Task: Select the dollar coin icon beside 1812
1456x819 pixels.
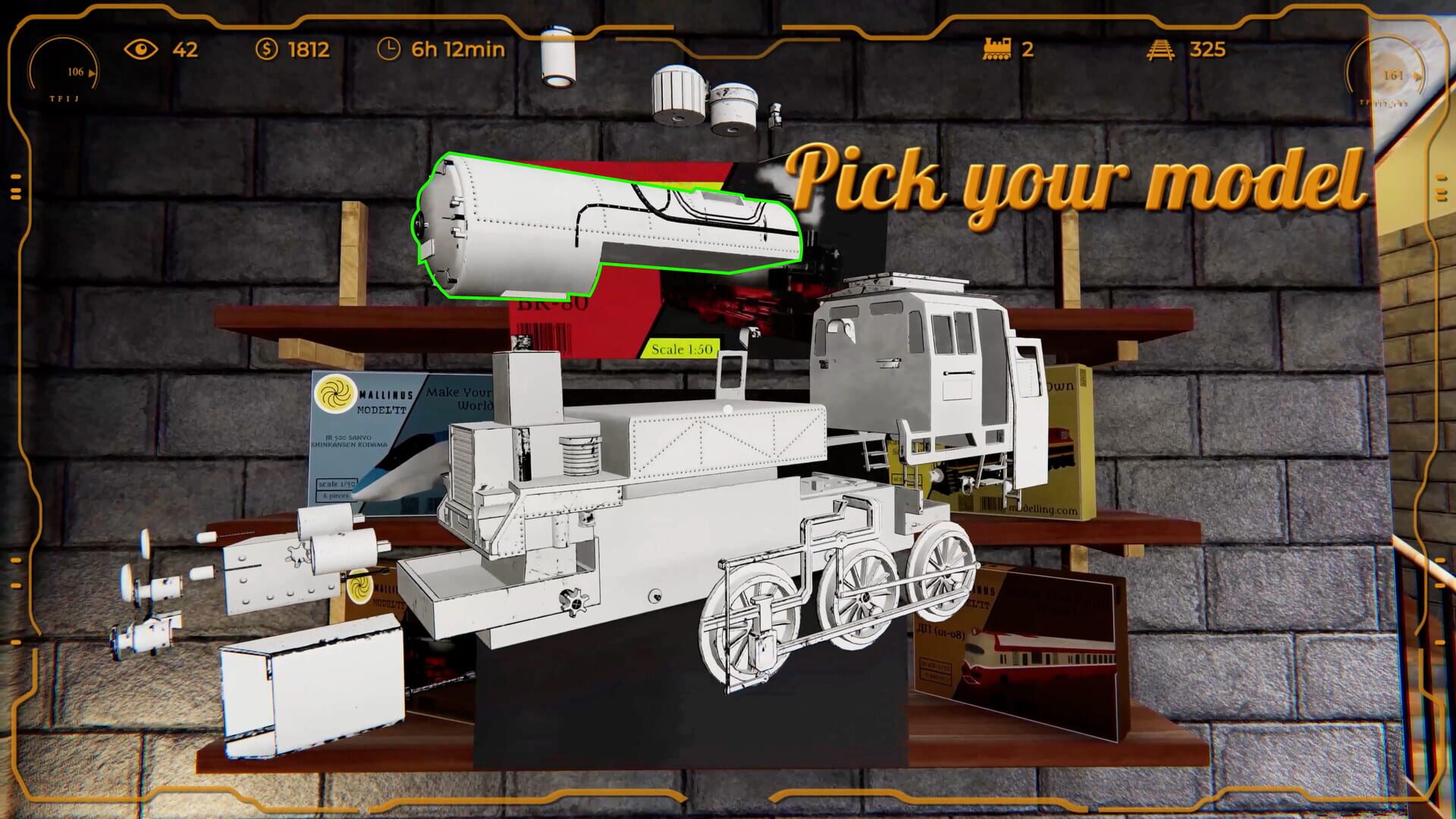Action: click(x=266, y=50)
